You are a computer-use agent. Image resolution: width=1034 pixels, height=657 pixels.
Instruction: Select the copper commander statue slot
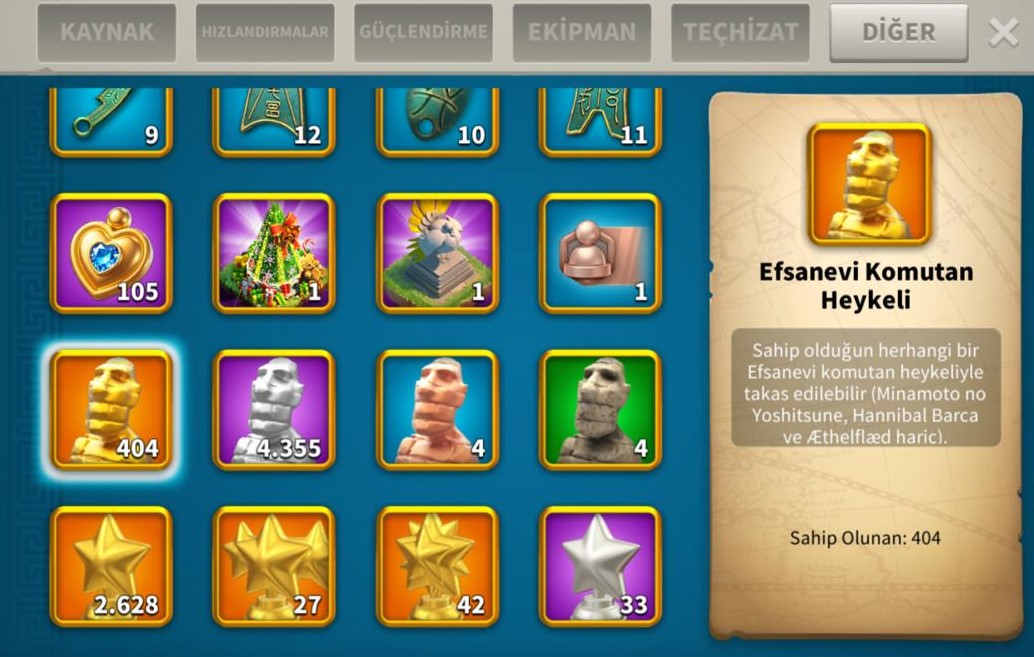point(437,410)
